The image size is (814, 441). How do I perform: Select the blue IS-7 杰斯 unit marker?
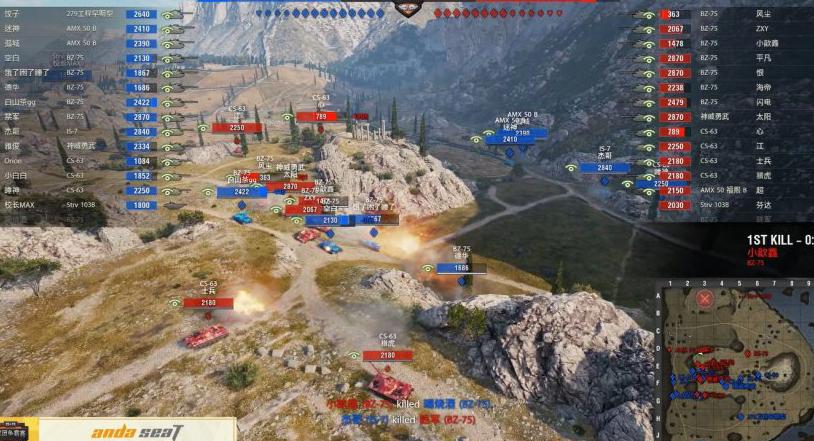605,168
